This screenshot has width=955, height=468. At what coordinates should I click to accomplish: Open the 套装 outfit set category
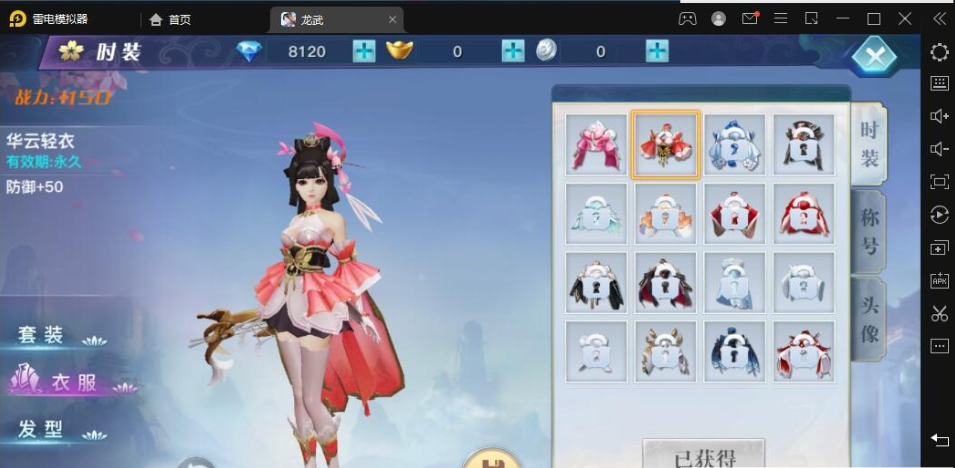[x=42, y=335]
